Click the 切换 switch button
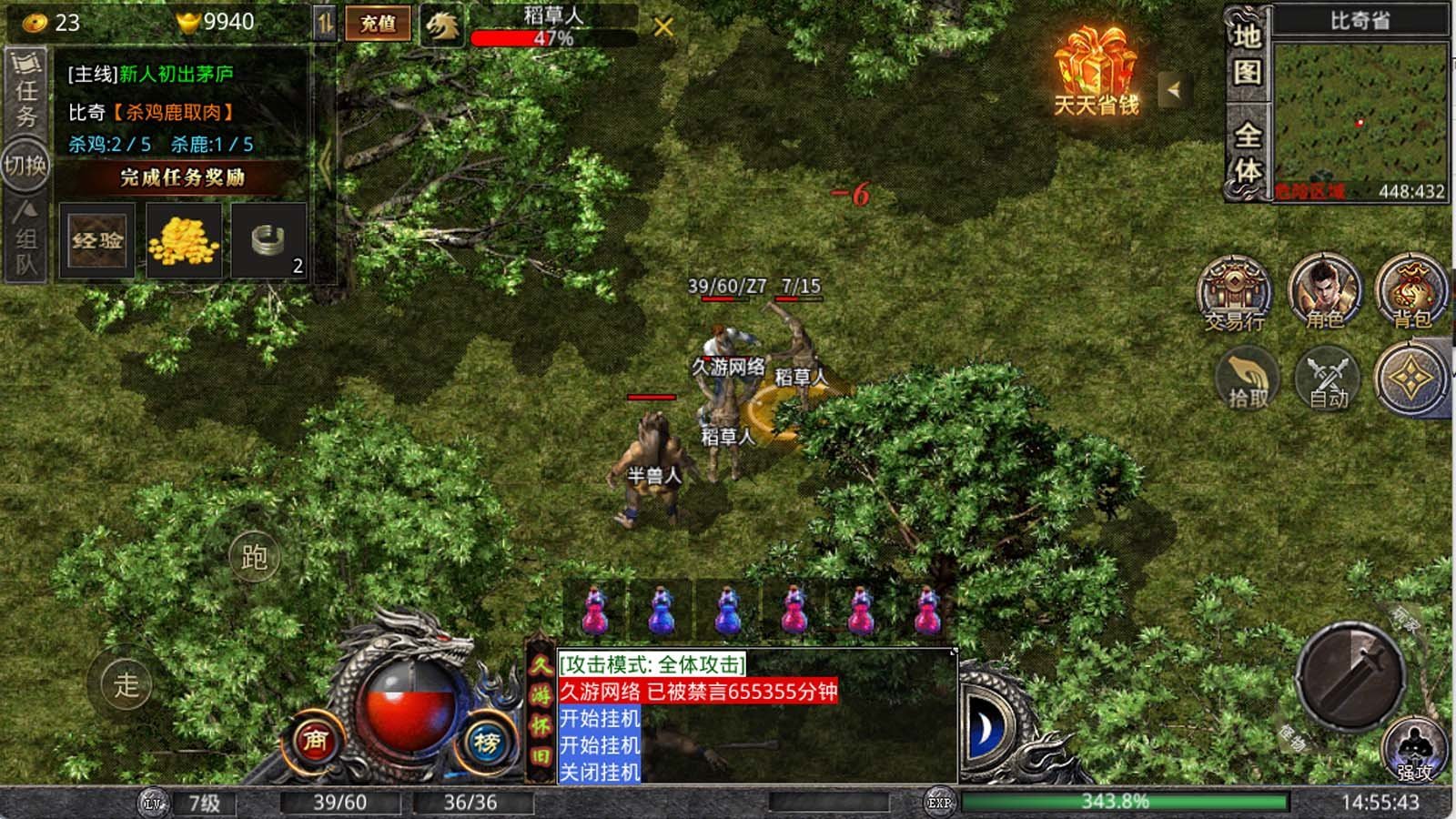1456x819 pixels. [25, 166]
